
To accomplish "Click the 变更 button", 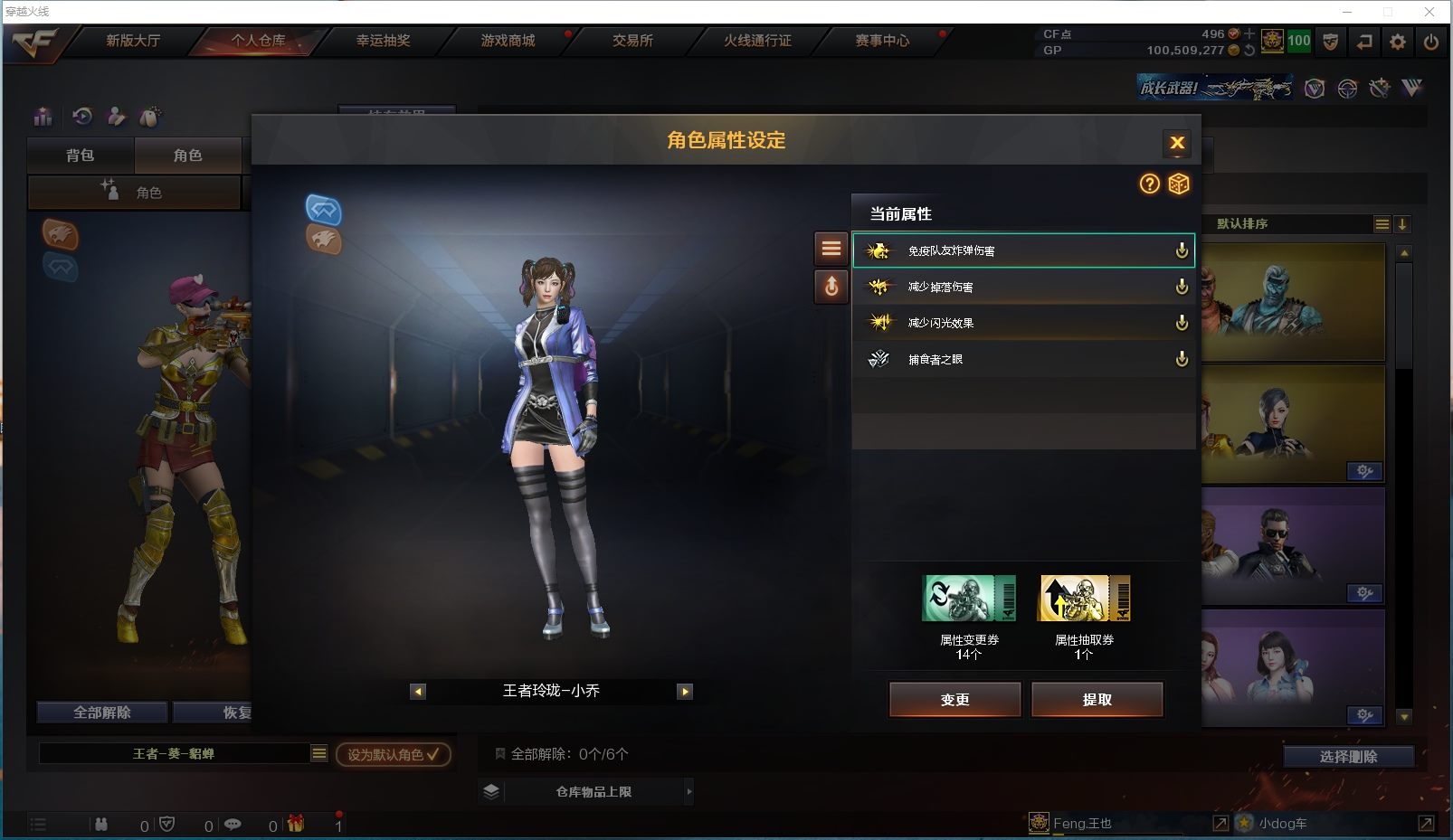I will tap(954, 699).
